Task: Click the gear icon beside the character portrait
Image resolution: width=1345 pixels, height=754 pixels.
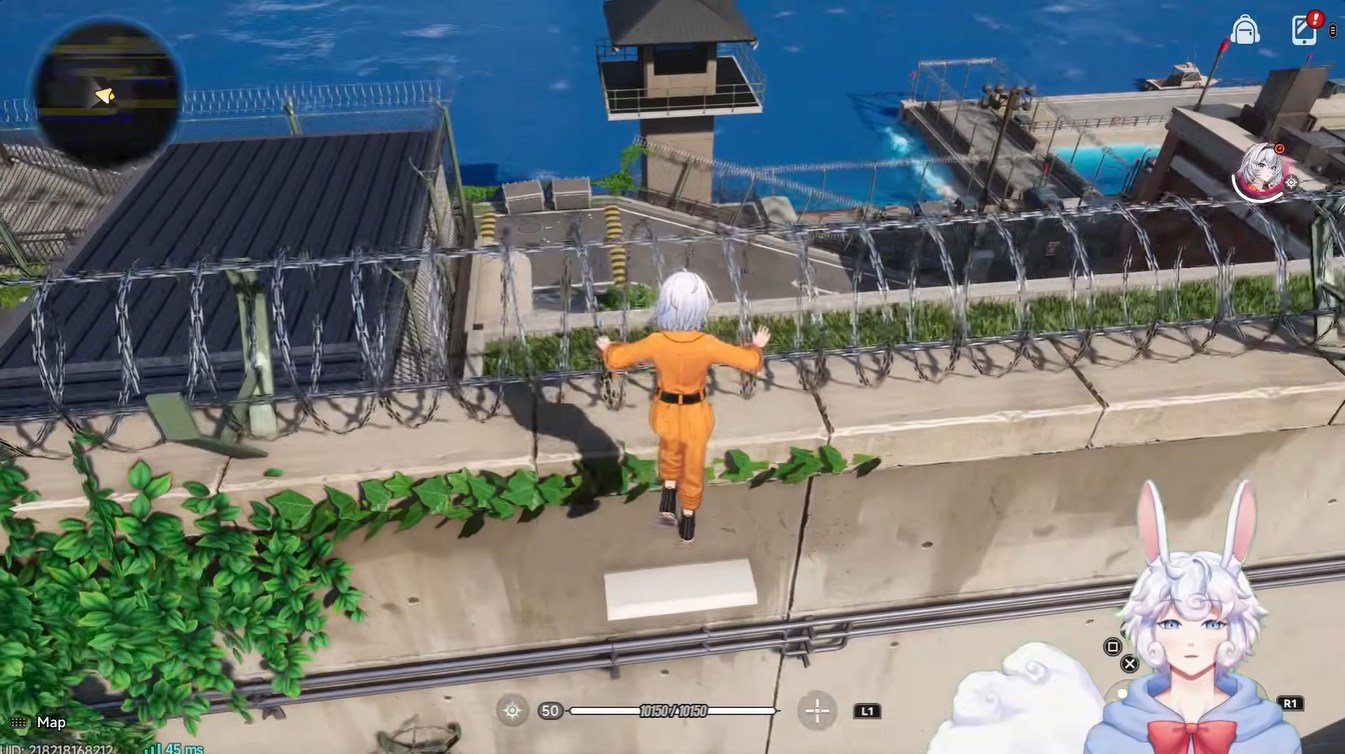Action: (1292, 183)
